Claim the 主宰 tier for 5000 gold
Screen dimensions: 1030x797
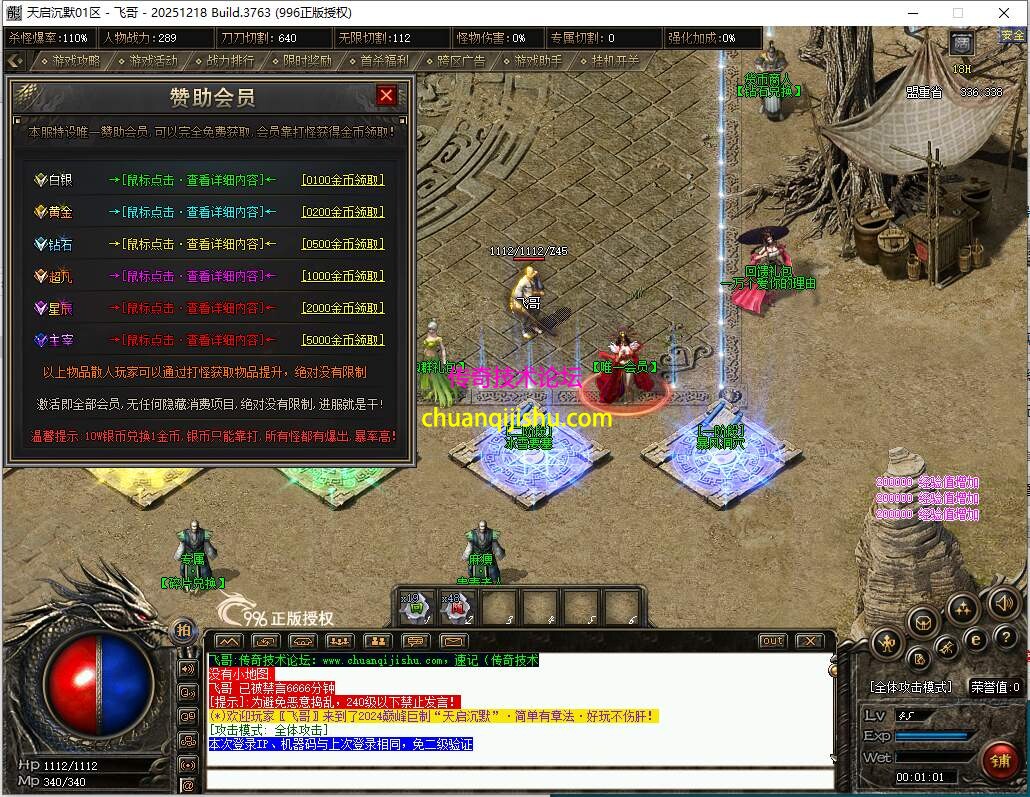coord(343,340)
